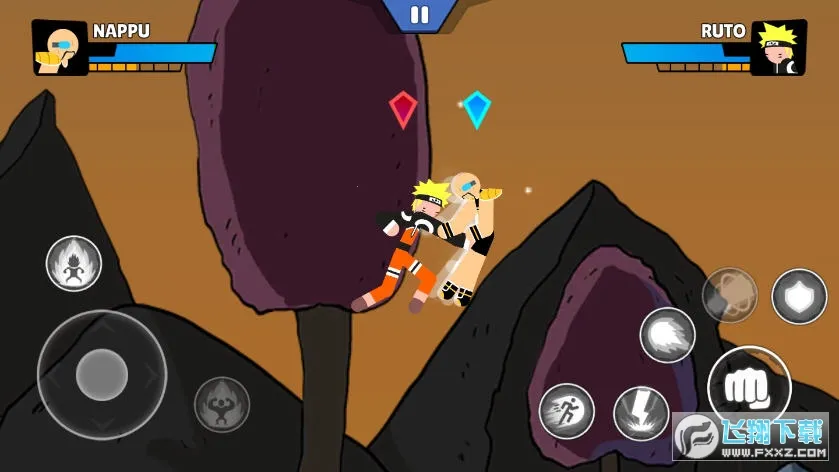This screenshot has height=472, width=839.
Task: Tap the fist punch attack button
Action: point(748,387)
